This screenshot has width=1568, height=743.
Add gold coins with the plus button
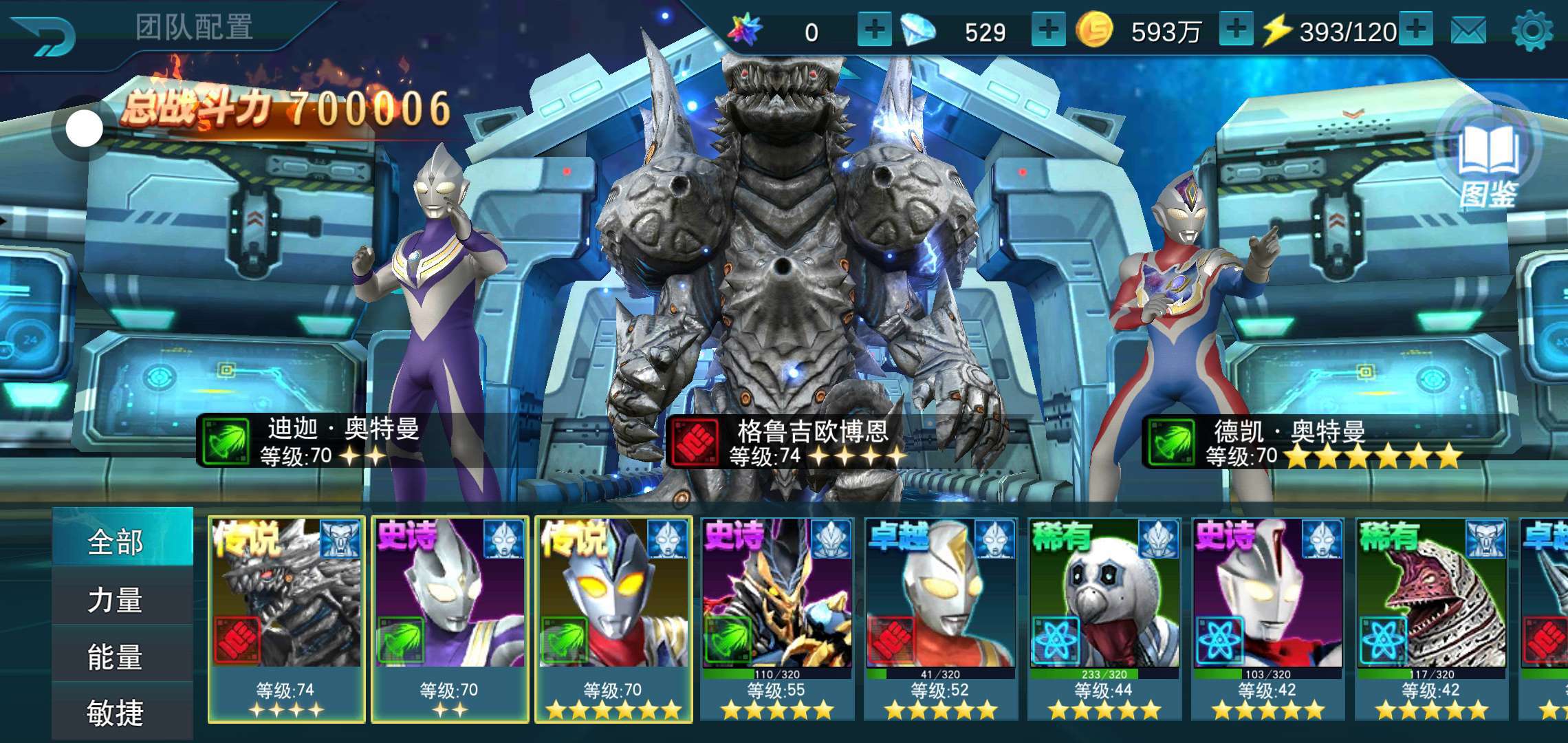click(x=1236, y=30)
